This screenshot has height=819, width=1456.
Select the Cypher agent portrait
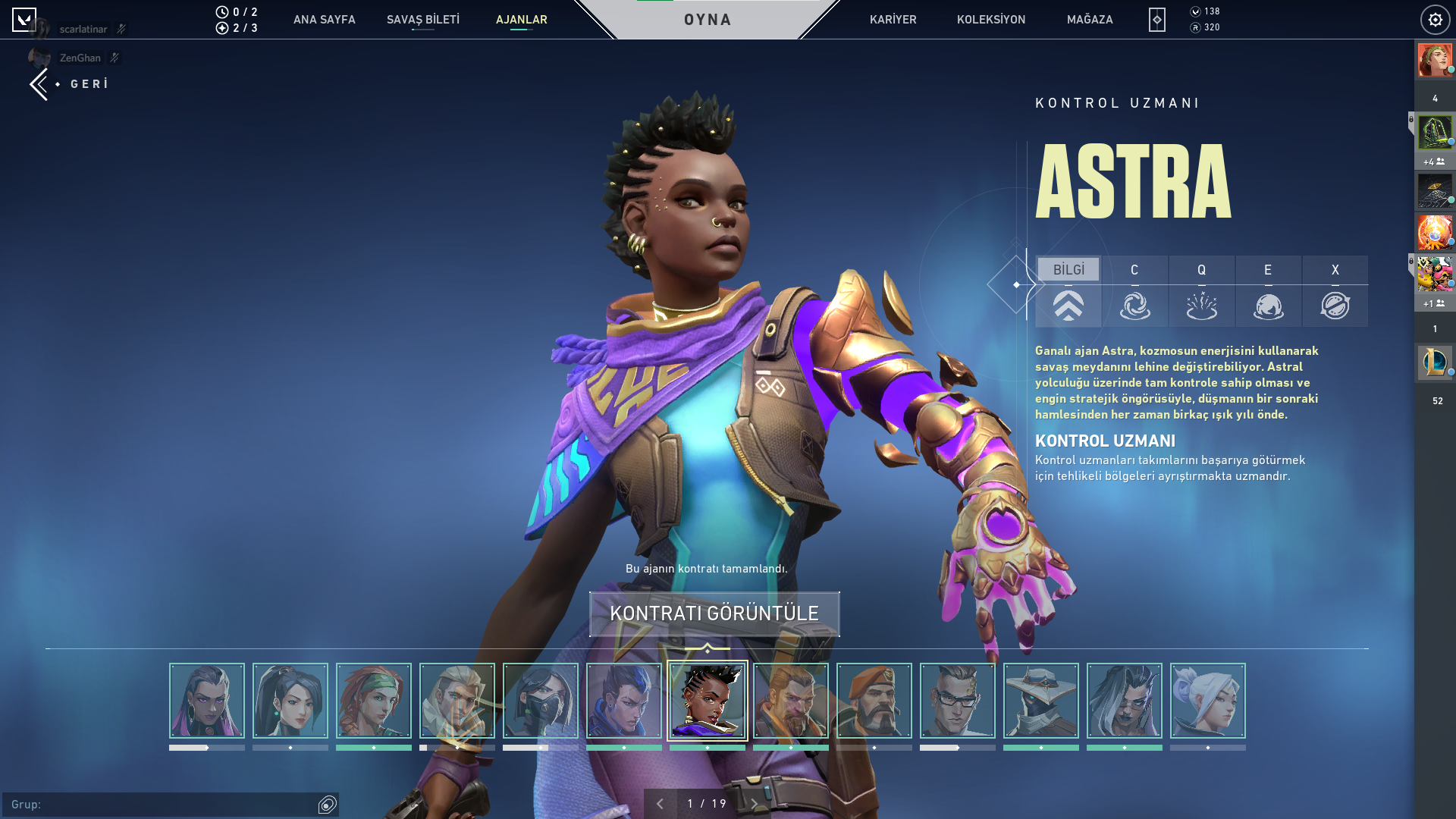[1040, 701]
